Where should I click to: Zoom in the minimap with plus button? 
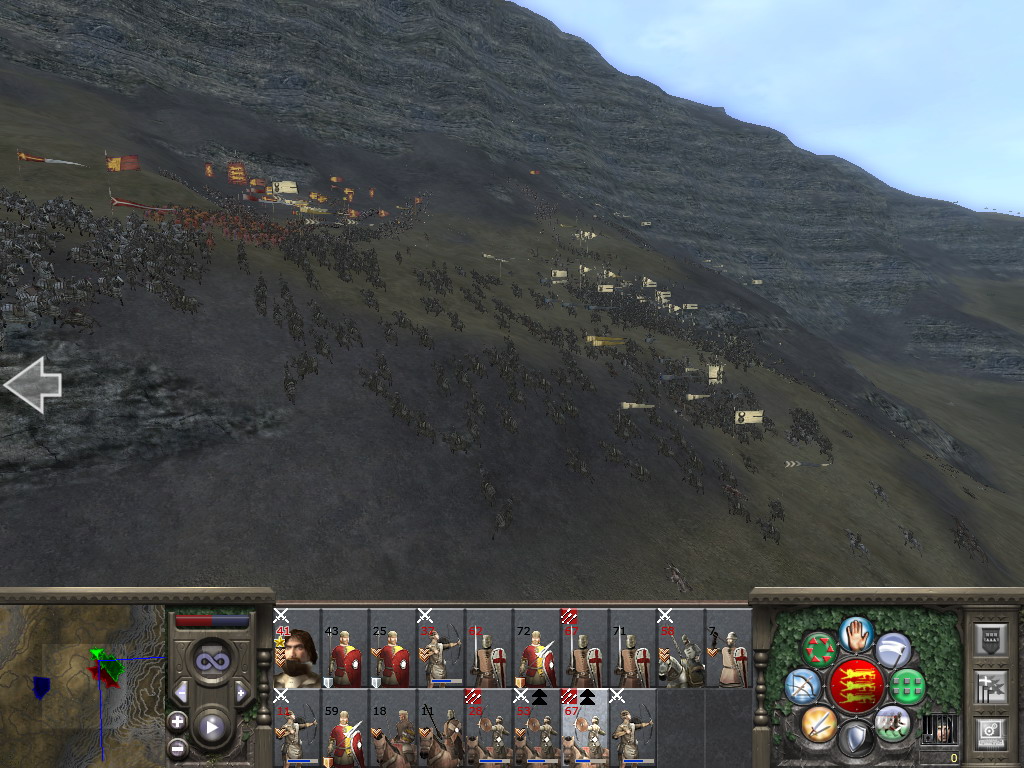(178, 721)
